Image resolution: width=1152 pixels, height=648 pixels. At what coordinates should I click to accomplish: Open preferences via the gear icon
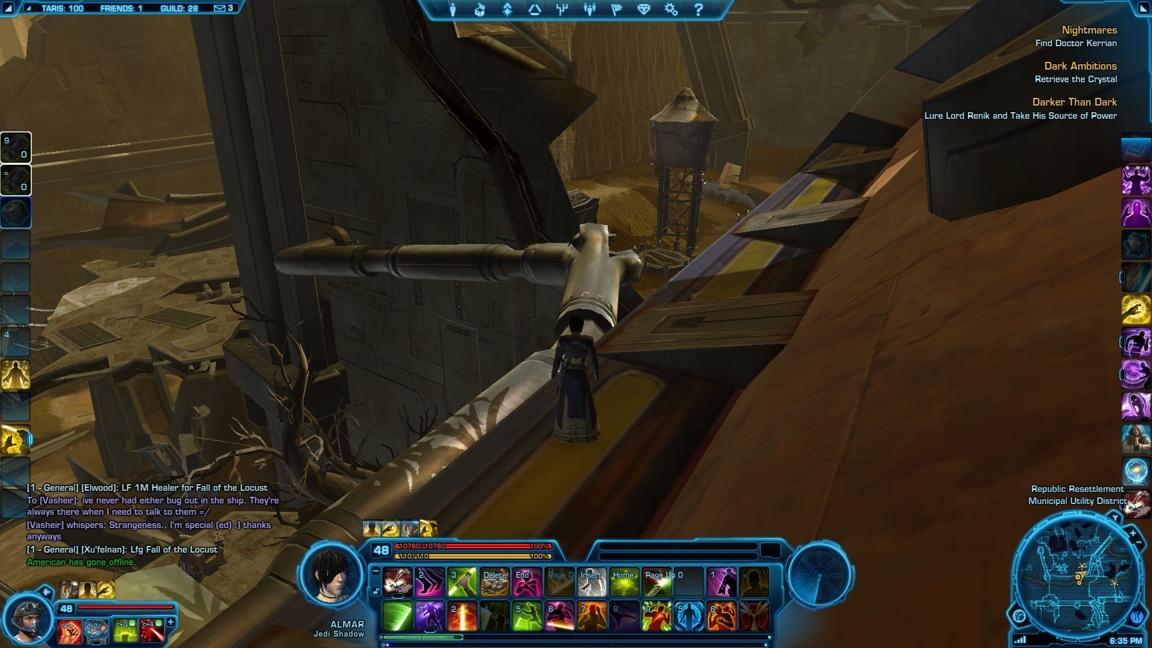coord(671,10)
